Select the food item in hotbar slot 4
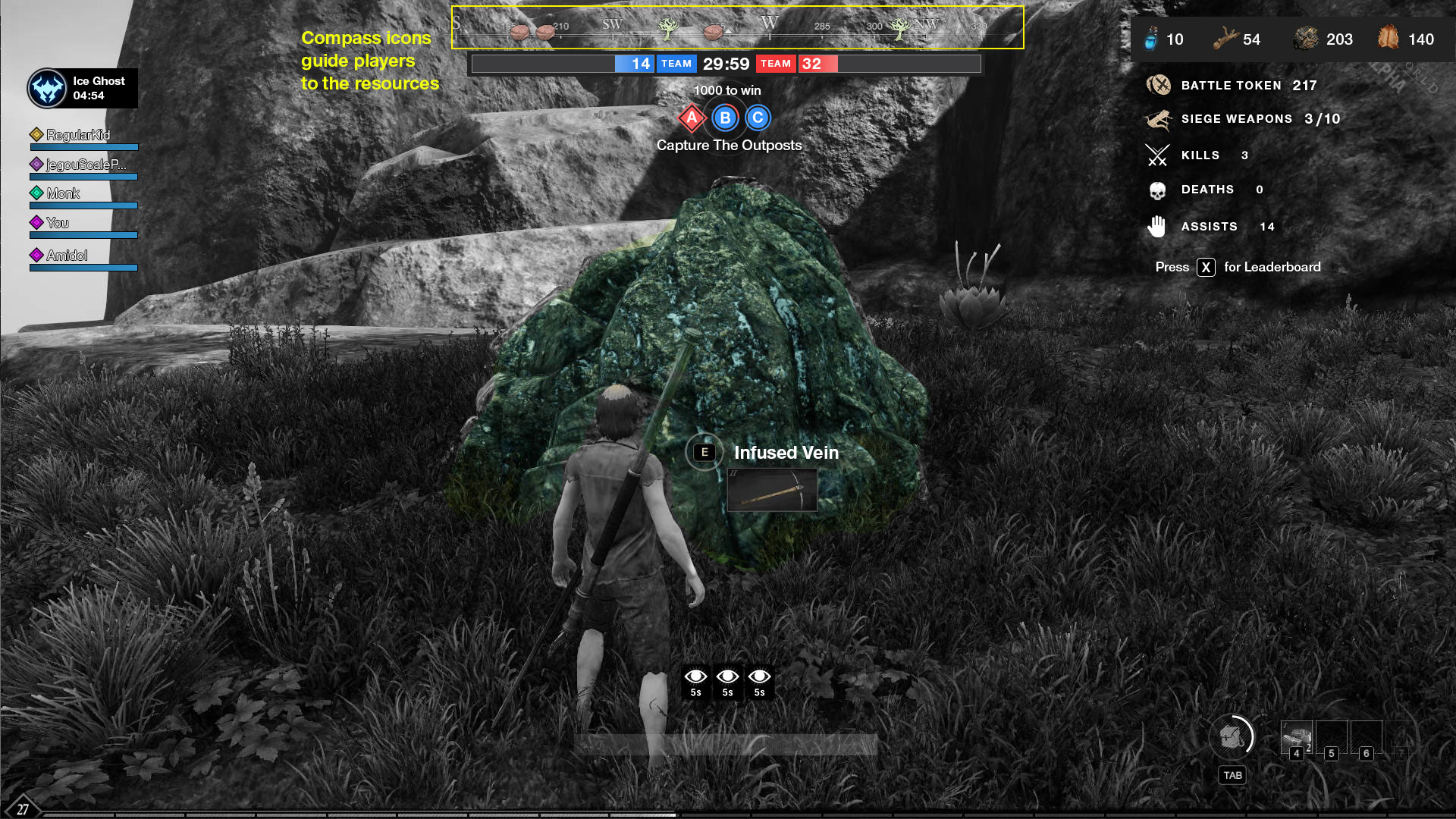 pos(1296,736)
